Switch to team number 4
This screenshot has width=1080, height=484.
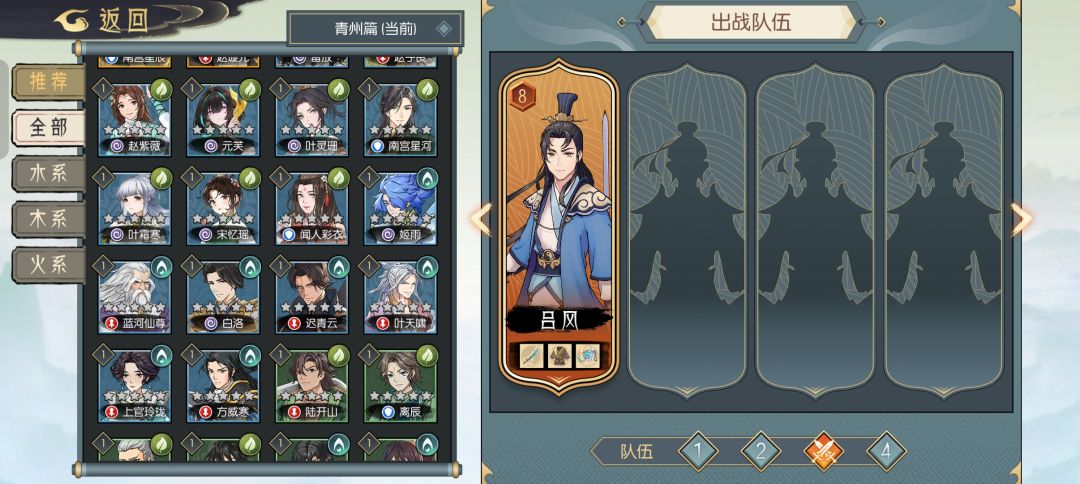click(x=885, y=452)
